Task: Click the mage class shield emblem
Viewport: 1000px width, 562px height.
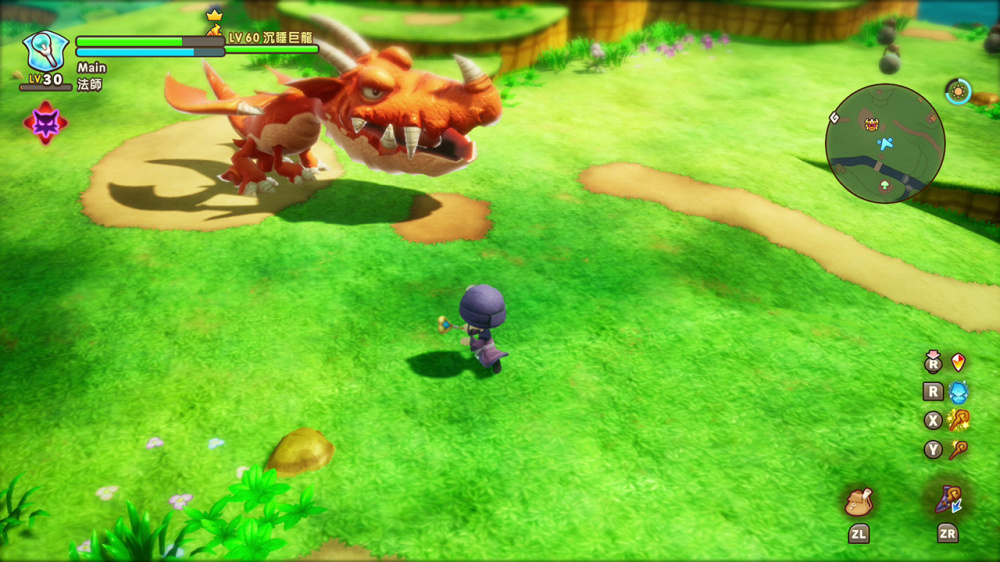Action: (x=46, y=50)
